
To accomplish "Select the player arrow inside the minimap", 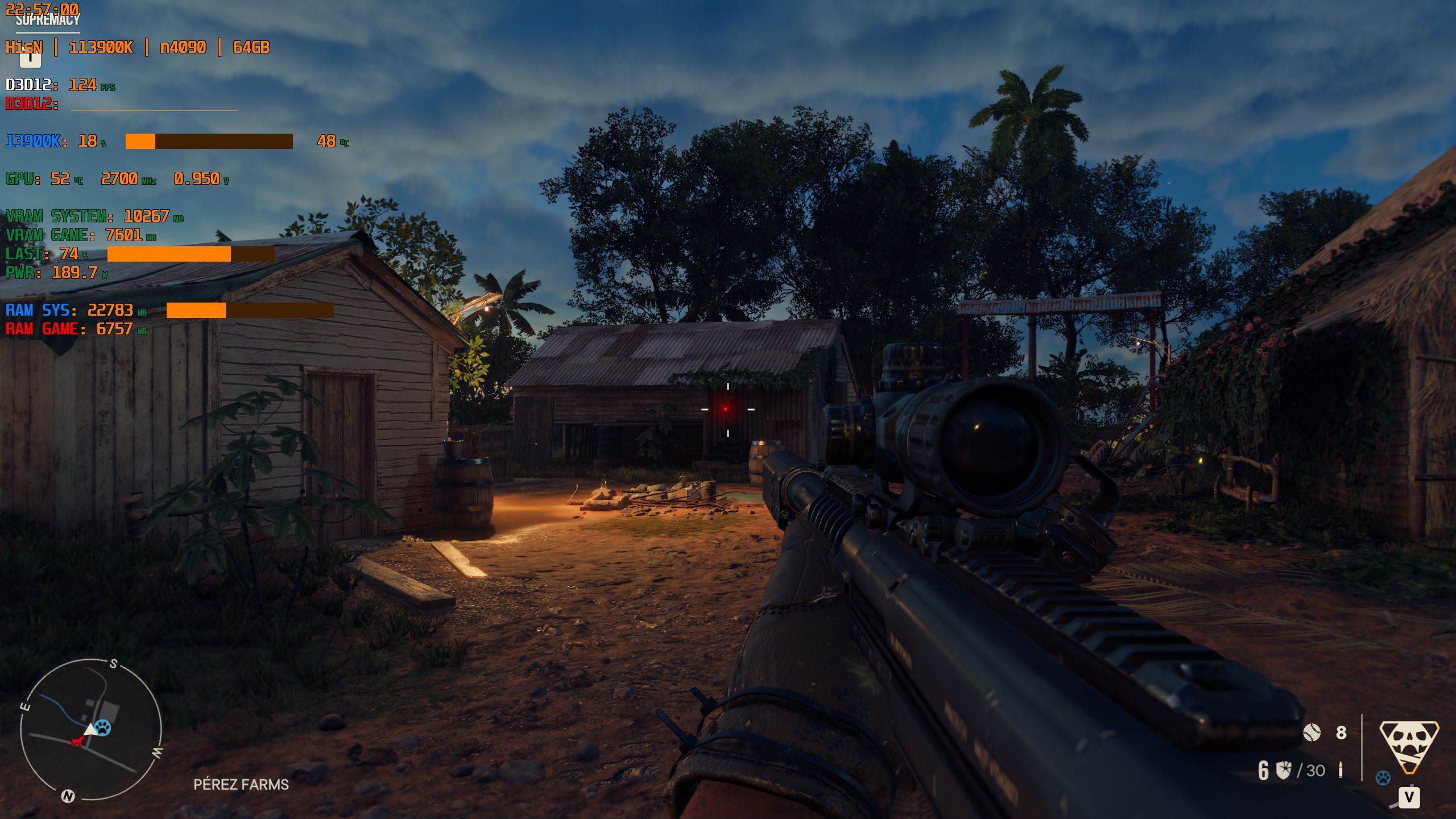I will point(90,730).
